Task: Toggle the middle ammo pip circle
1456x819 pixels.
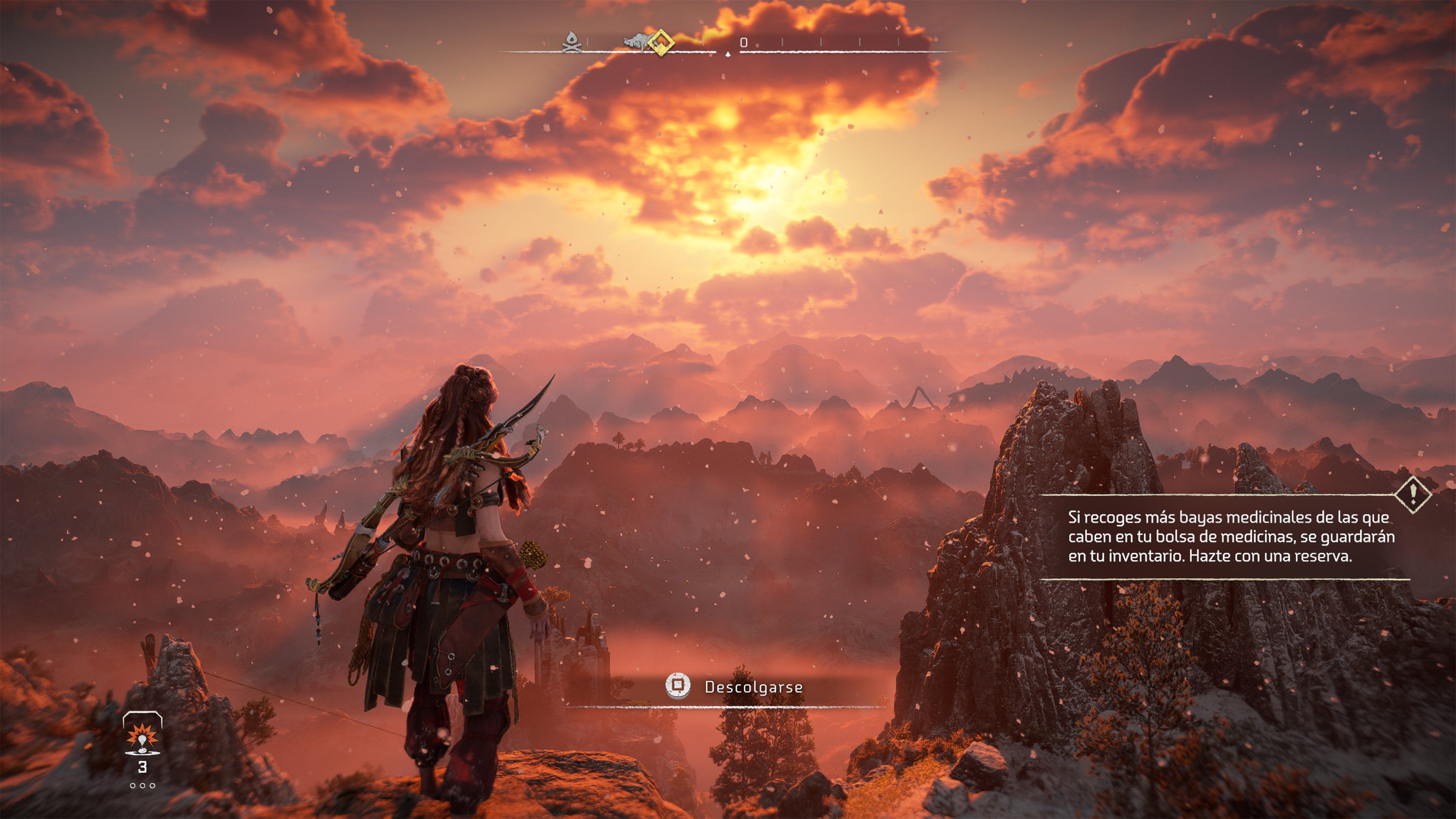Action: [x=143, y=786]
